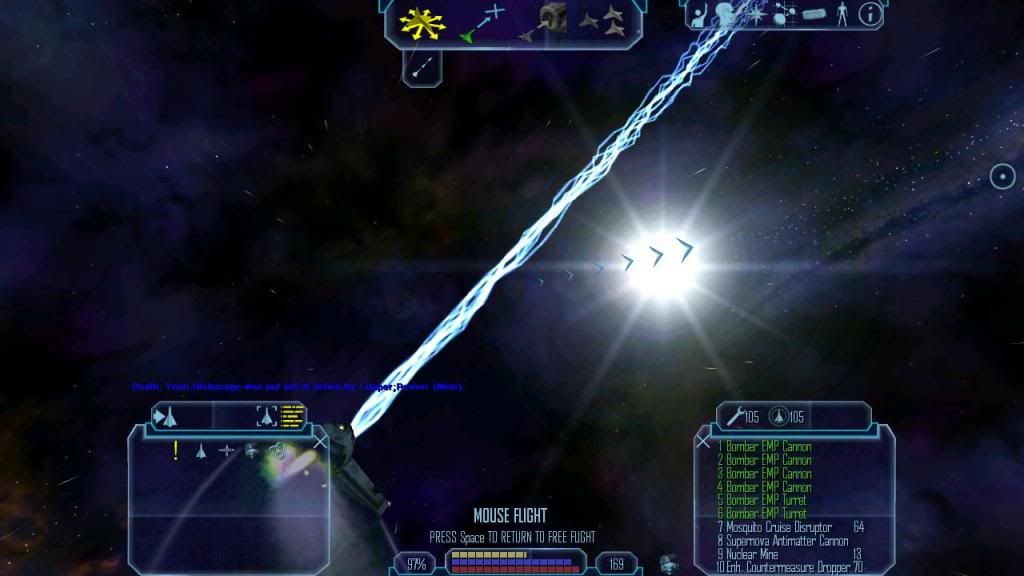Activate the yellow free flight maneuver icon
This screenshot has width=1024, height=576.
click(x=415, y=21)
